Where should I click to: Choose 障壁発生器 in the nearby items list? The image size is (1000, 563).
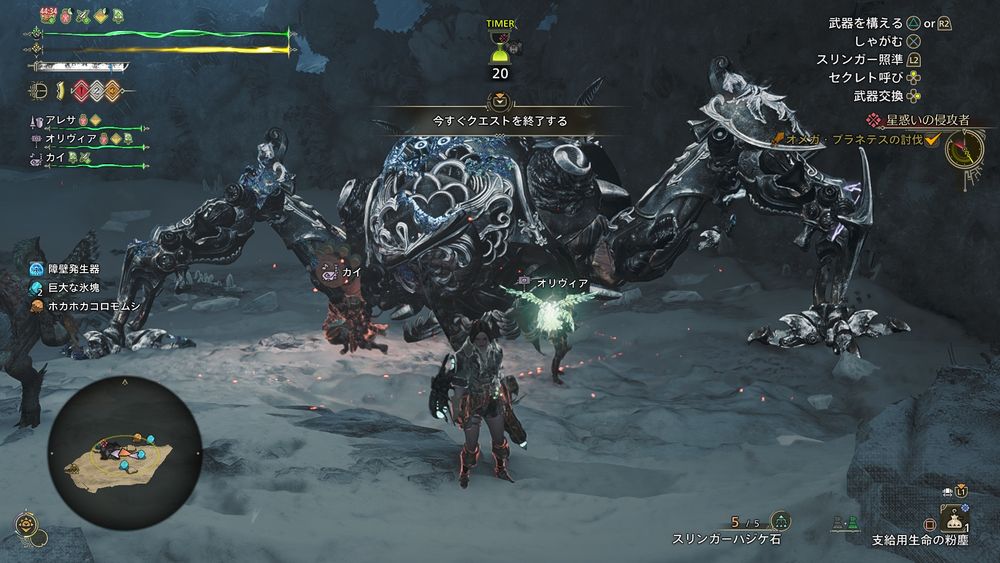click(73, 269)
